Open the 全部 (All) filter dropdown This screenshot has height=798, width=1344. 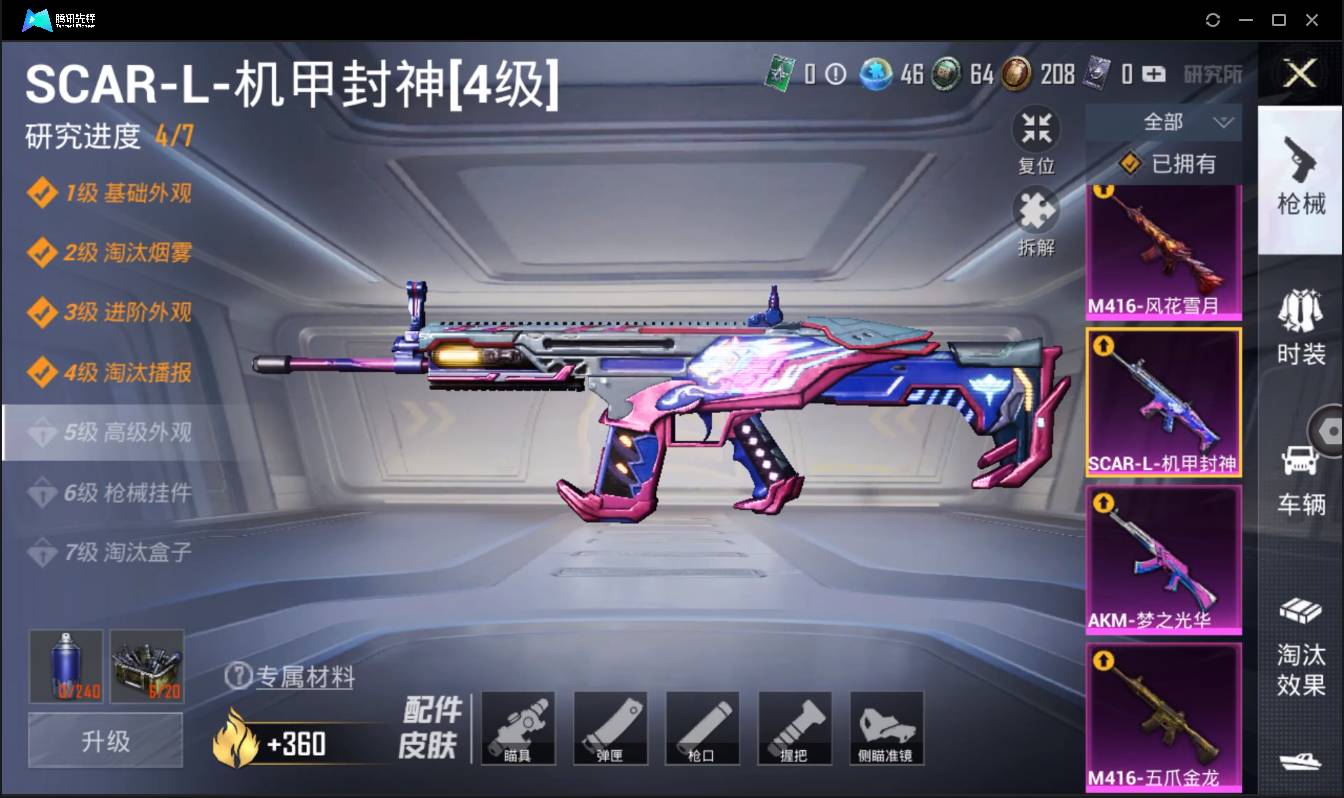(x=1163, y=121)
